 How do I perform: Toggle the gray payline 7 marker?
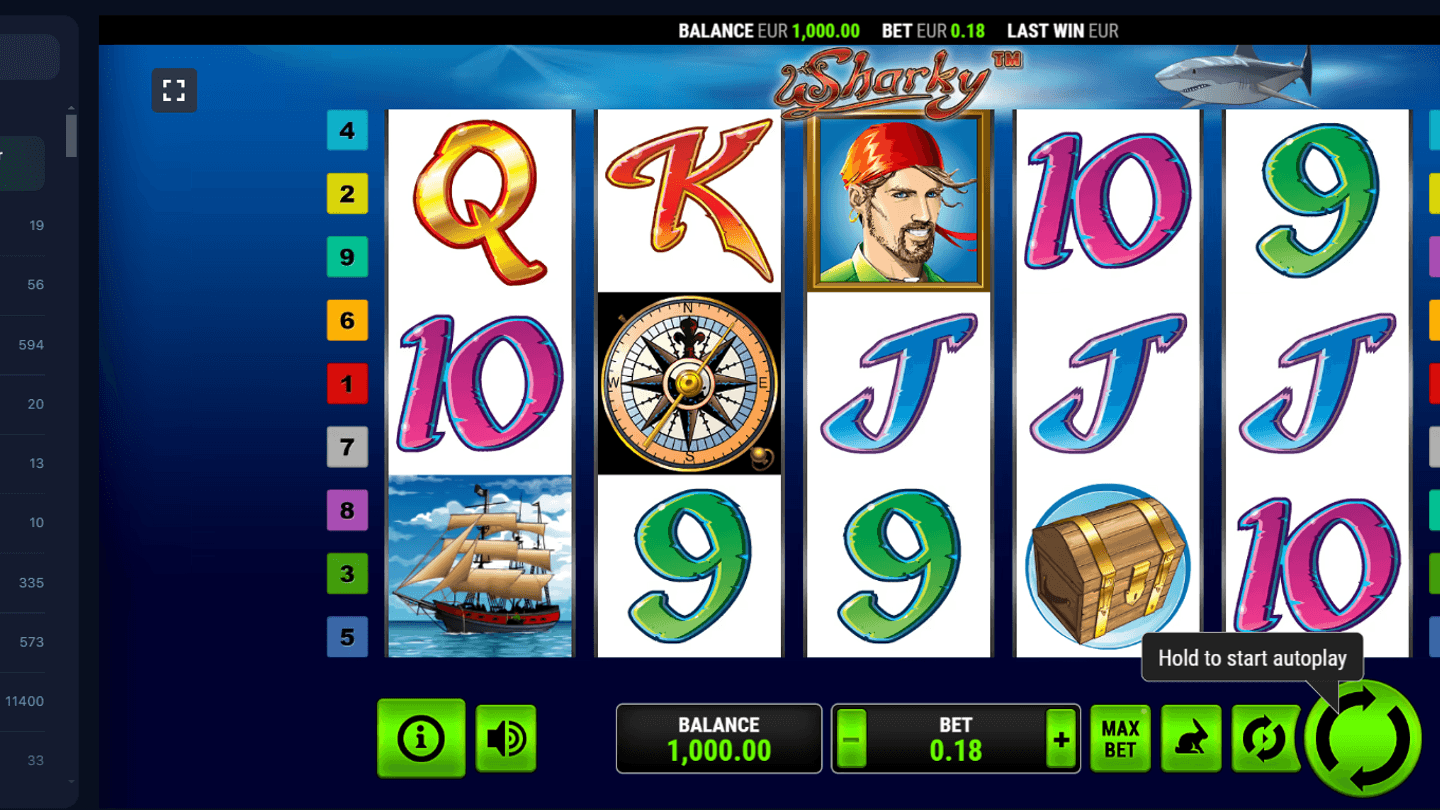[347, 447]
